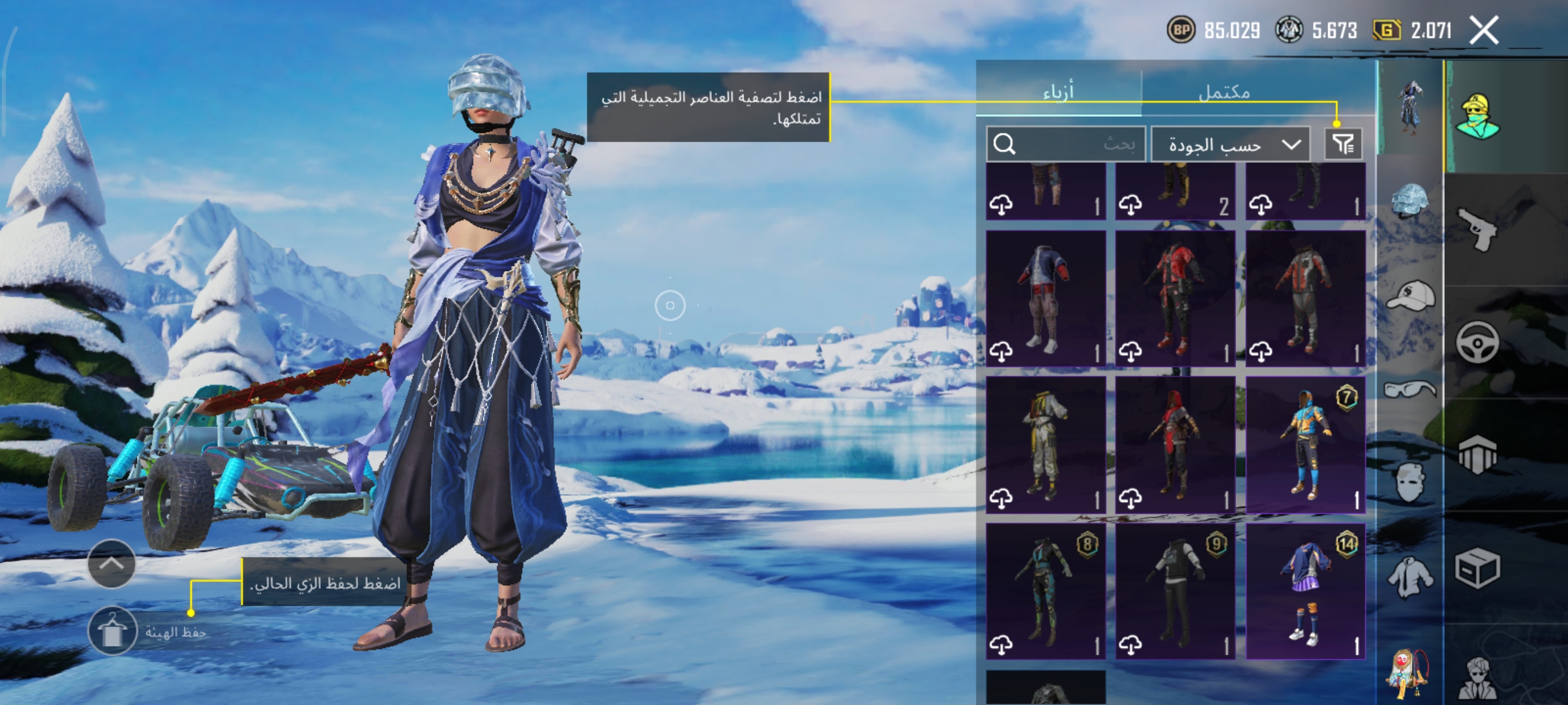The image size is (1568, 705).
Task: Select the helmet subcategory icon
Action: coord(1409,199)
